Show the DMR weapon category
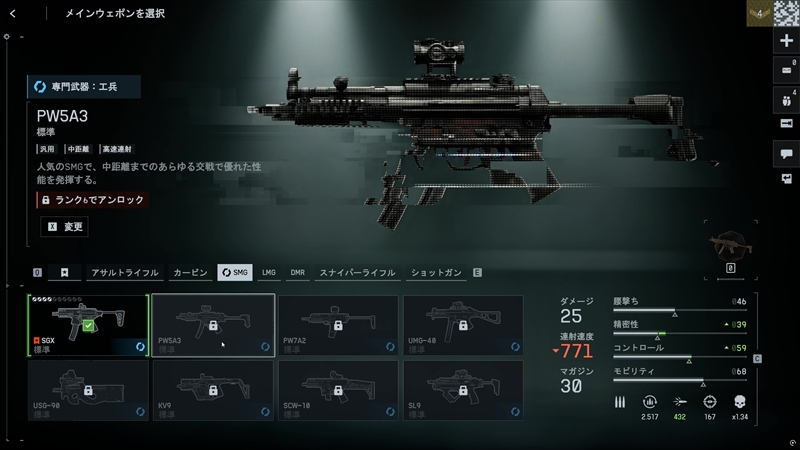 [298, 272]
